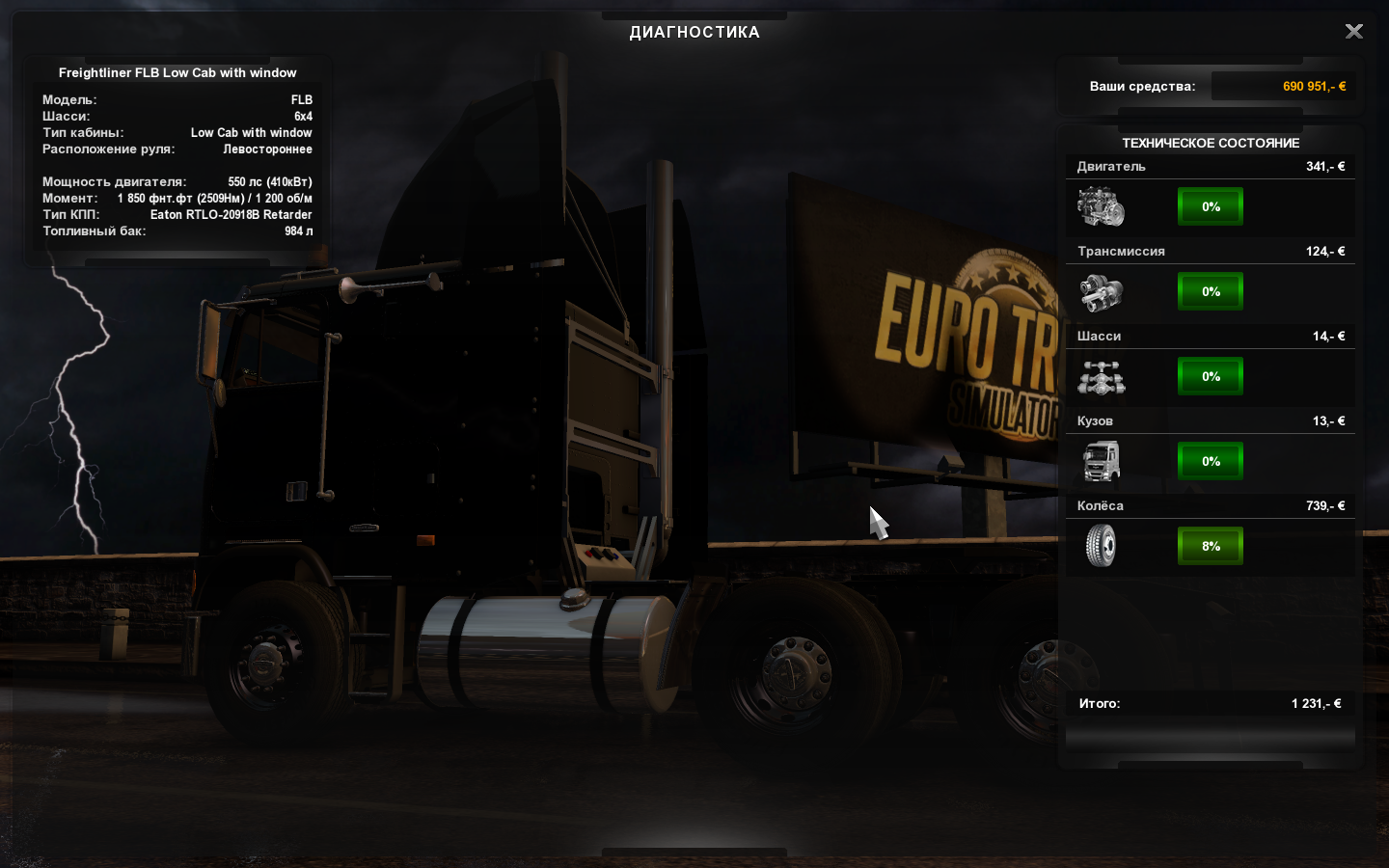Click the body (Кузов) 0% damage button
Image resolution: width=1389 pixels, height=868 pixels.
1211,461
